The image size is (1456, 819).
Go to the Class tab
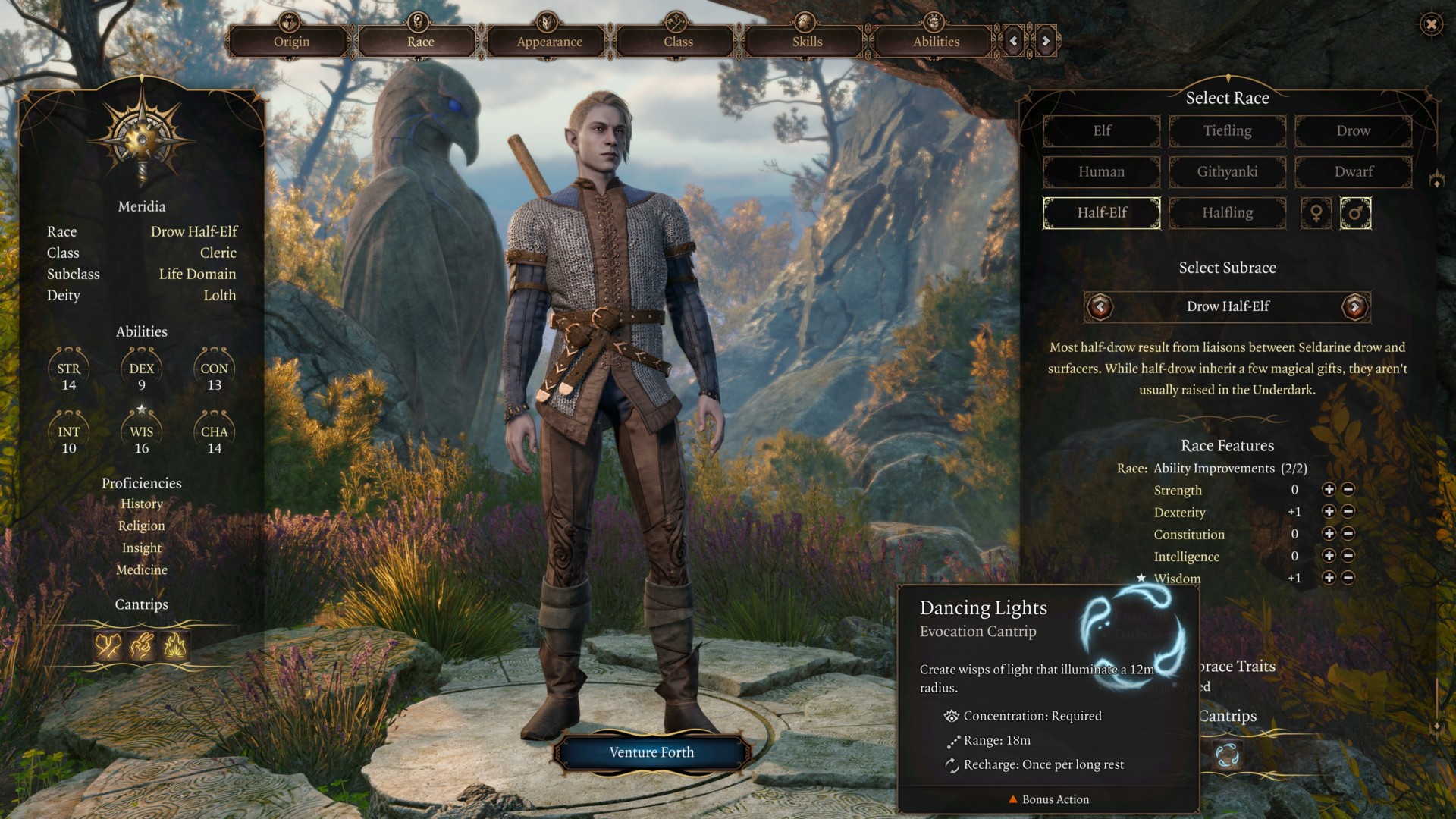pyautogui.click(x=678, y=42)
